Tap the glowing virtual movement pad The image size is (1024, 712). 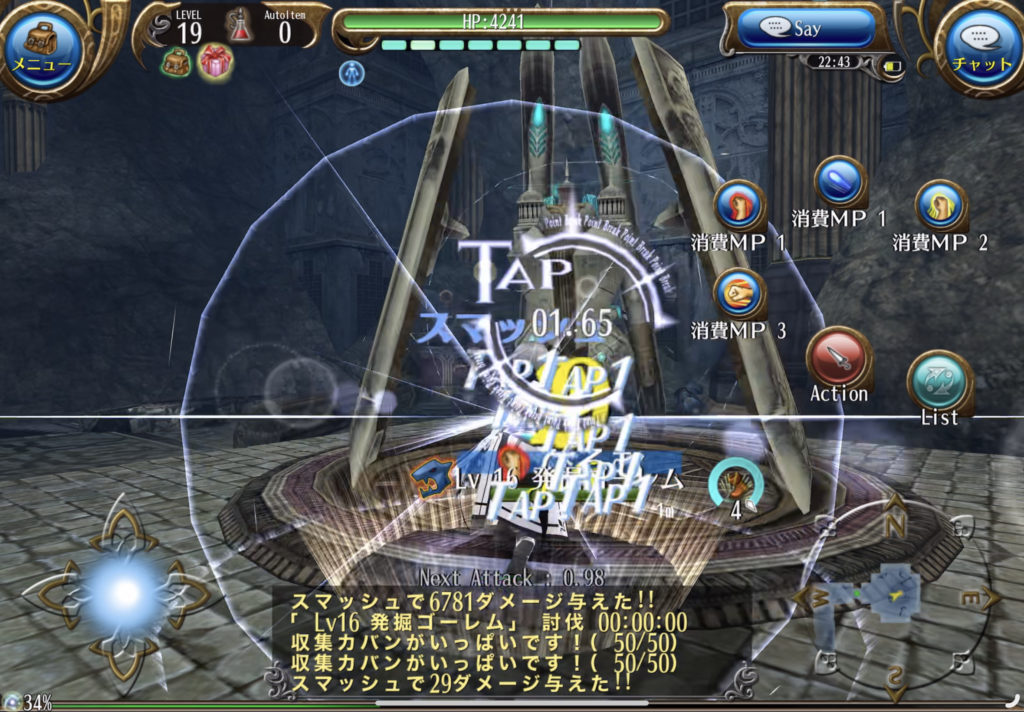pyautogui.click(x=122, y=594)
